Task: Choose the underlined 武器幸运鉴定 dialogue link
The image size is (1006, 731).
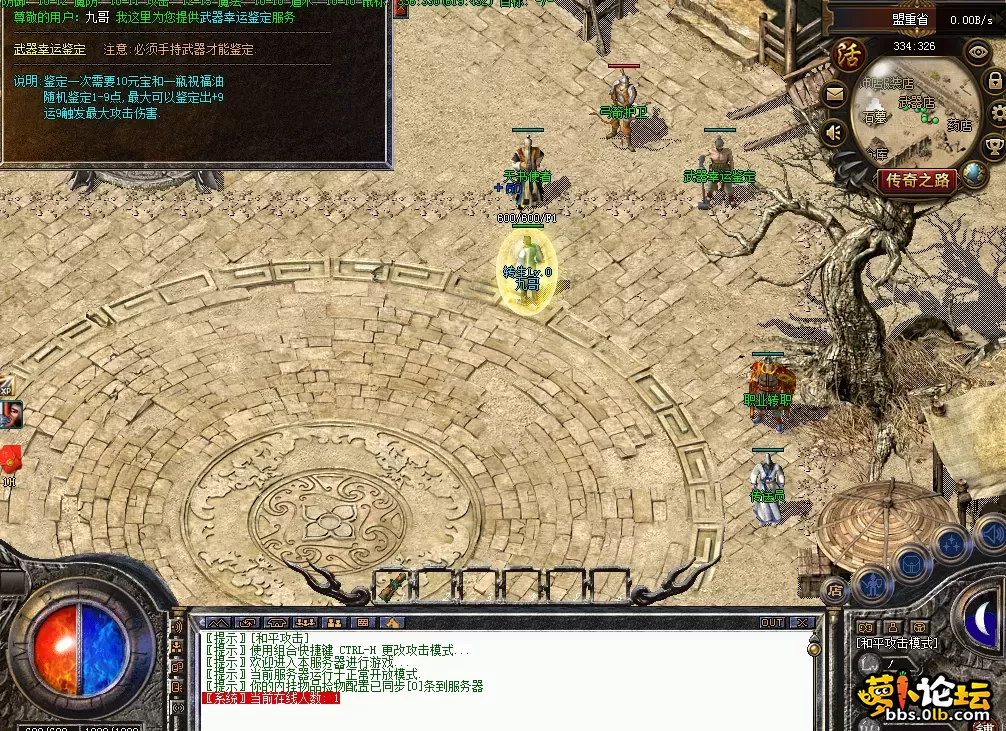Action: pyautogui.click(x=50, y=49)
